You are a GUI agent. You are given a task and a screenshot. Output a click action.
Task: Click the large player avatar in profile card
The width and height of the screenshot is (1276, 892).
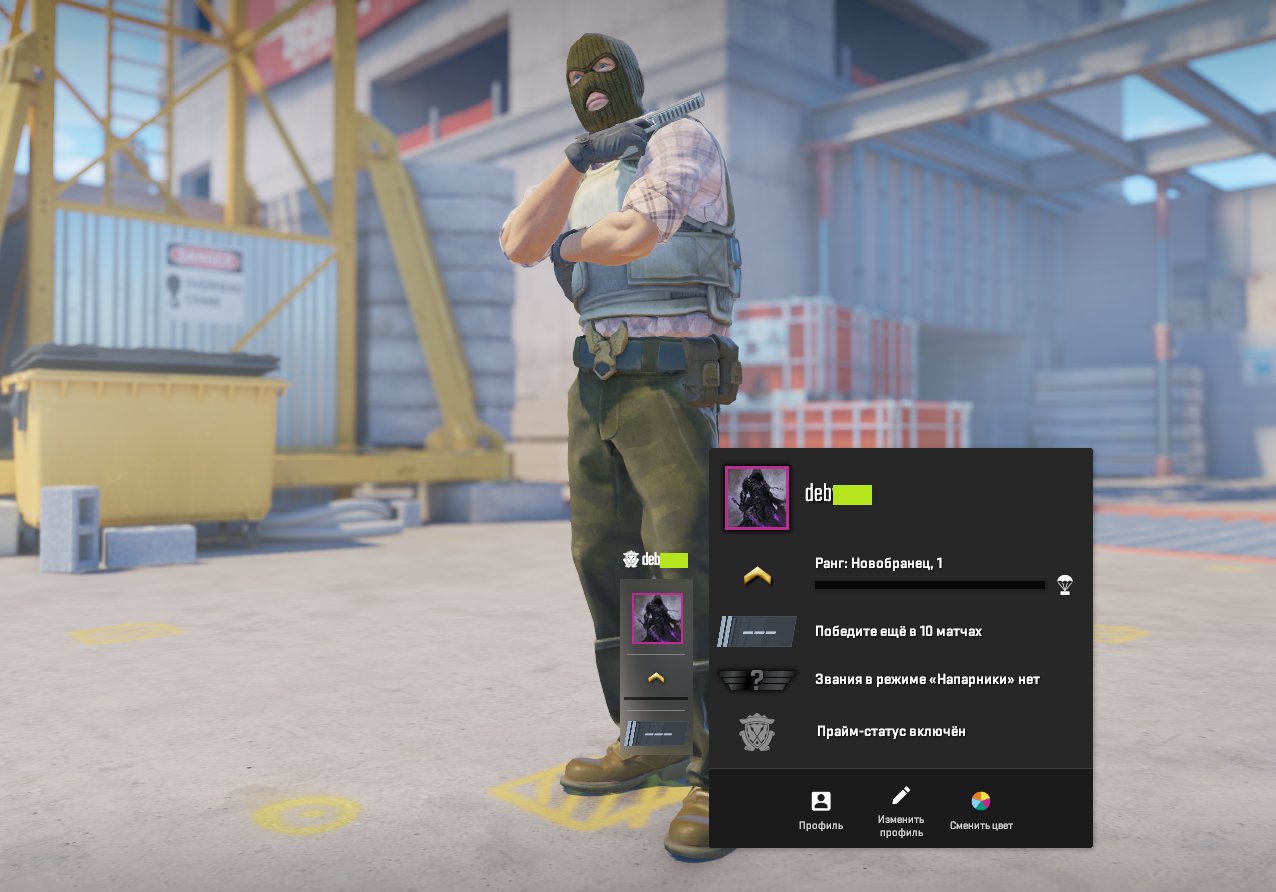coord(757,498)
